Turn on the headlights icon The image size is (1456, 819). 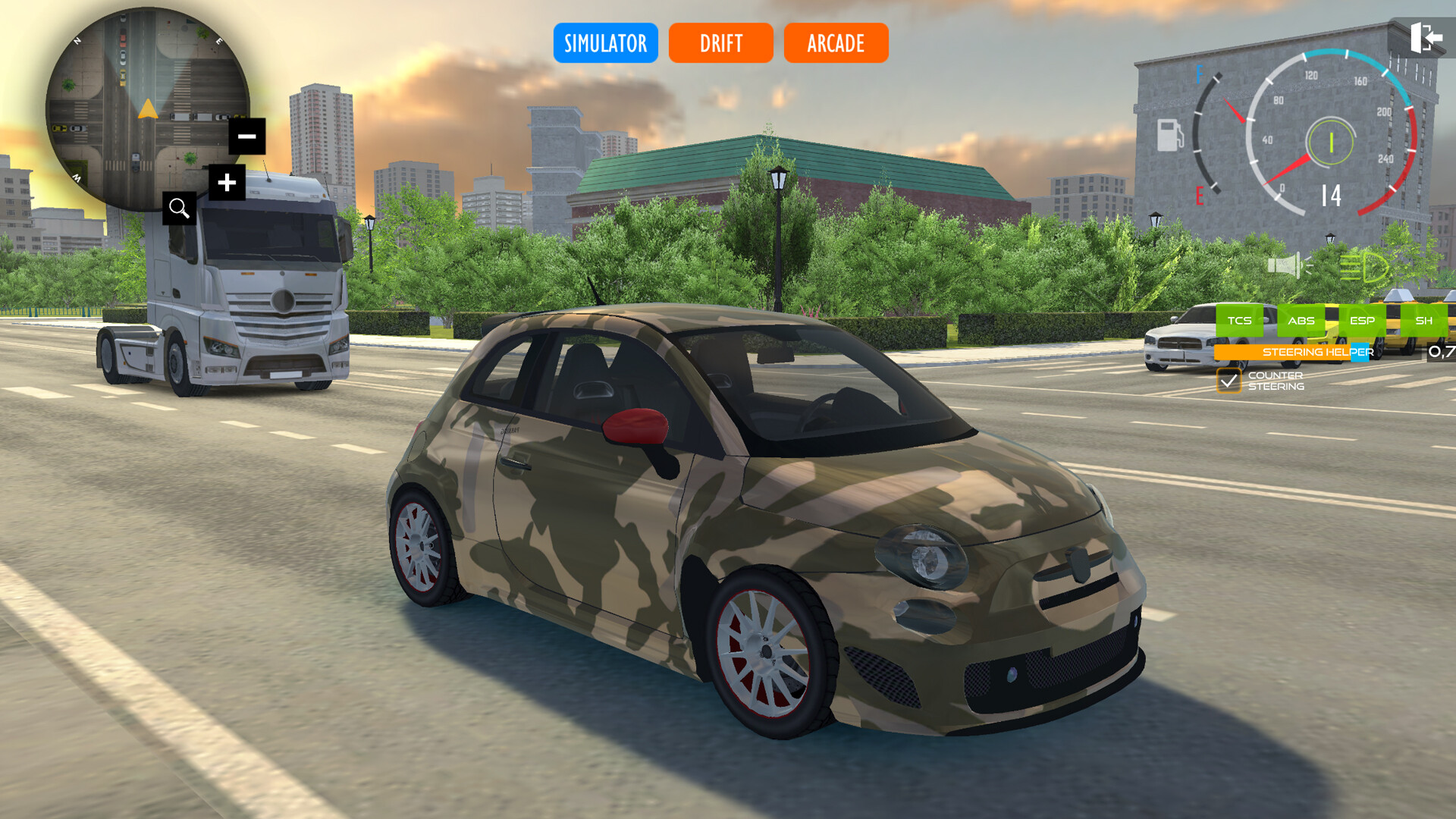(x=1365, y=267)
